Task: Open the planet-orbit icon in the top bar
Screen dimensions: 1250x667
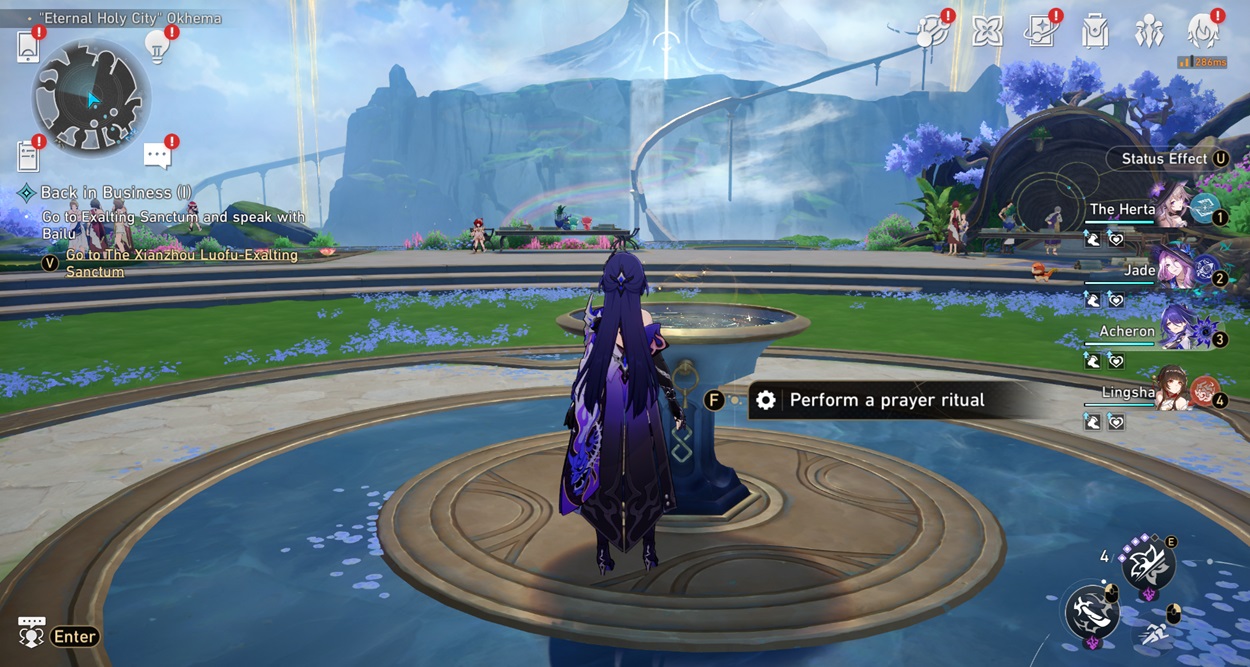Action: pyautogui.click(x=934, y=31)
